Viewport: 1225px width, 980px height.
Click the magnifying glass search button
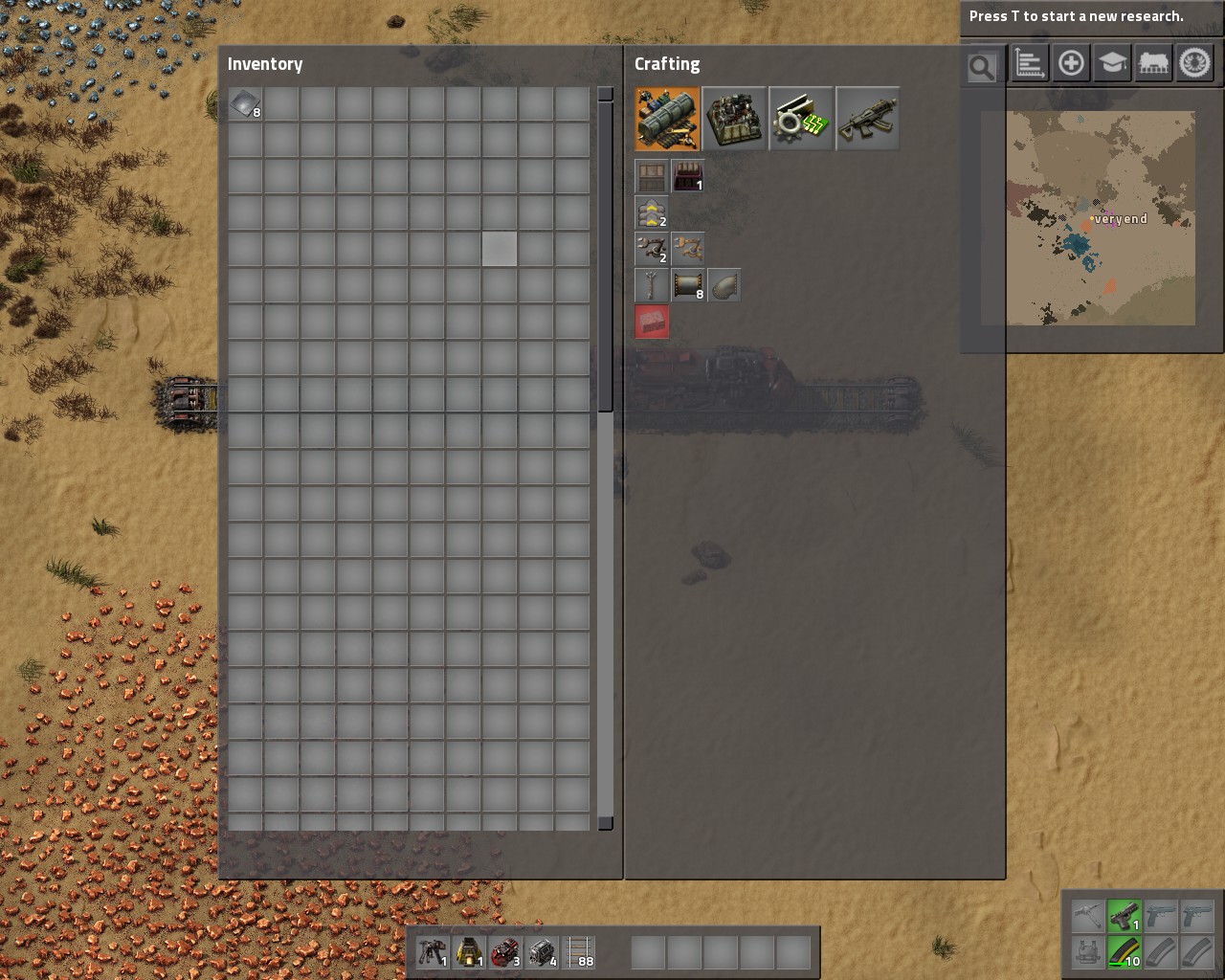click(982, 67)
